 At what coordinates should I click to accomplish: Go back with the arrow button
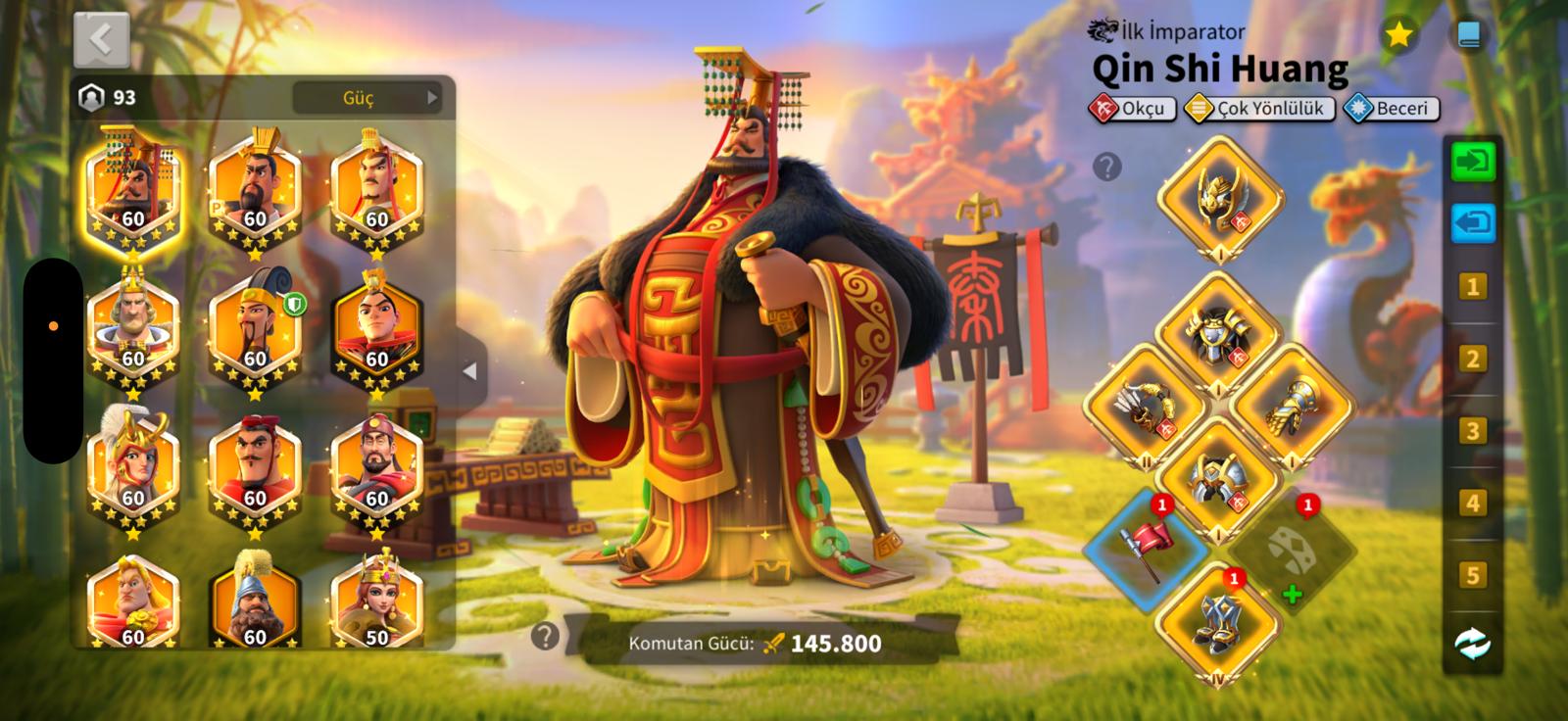(x=101, y=40)
